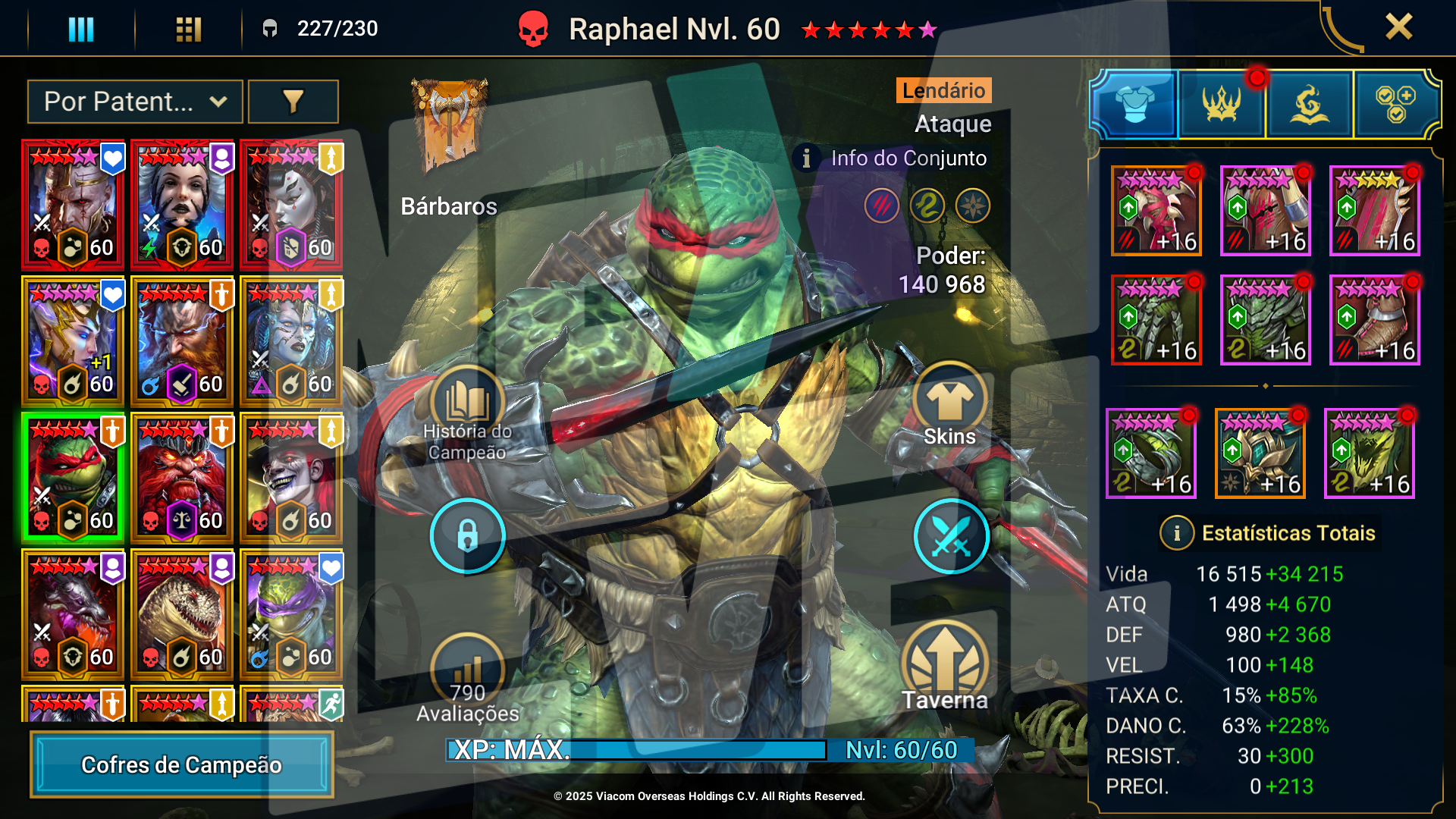The height and width of the screenshot is (819, 1456).
Task: Switch to the crown masteries tab
Action: [x=1222, y=104]
